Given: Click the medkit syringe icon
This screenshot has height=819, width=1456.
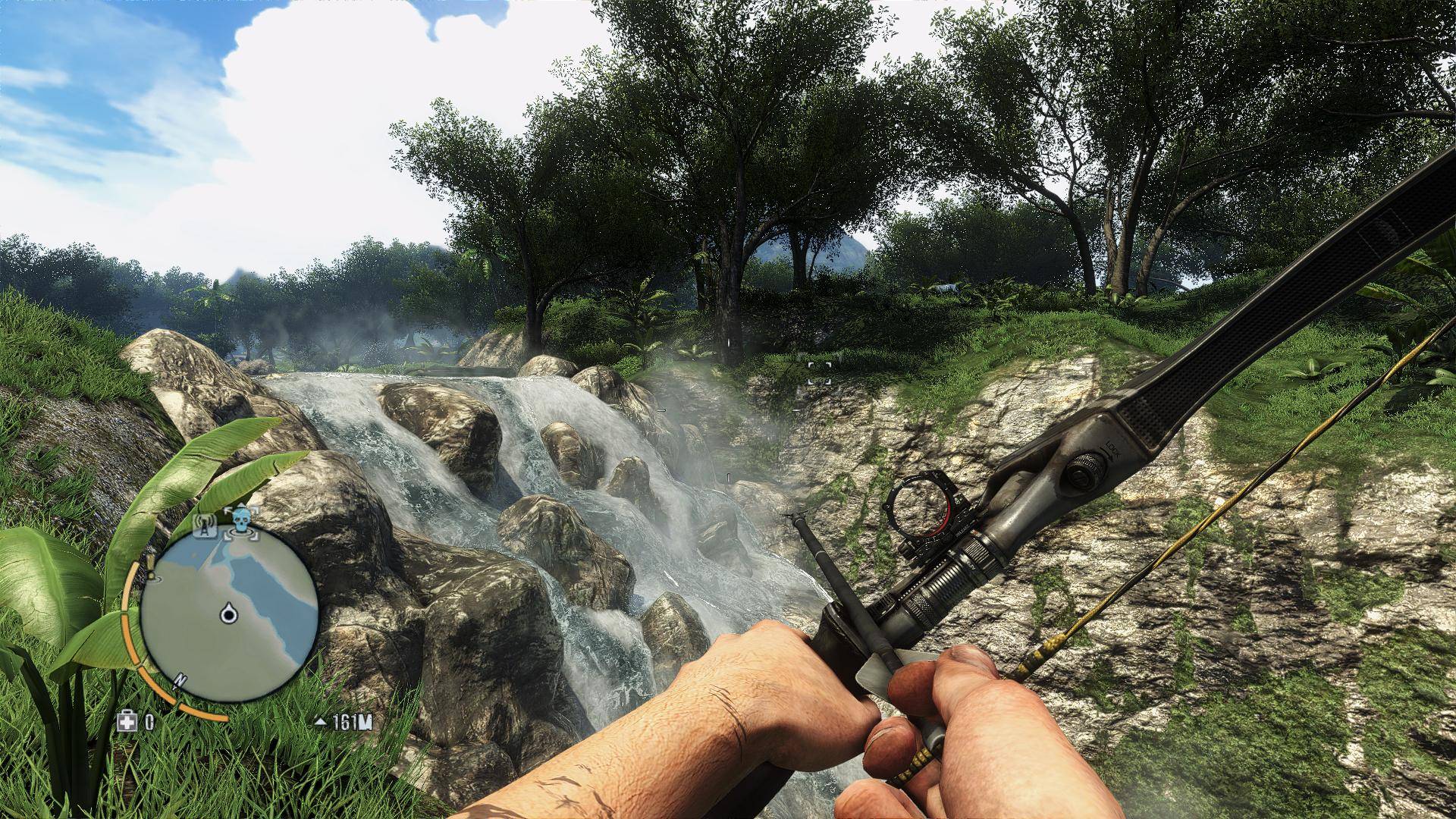Looking at the screenshot, I should click(x=127, y=721).
